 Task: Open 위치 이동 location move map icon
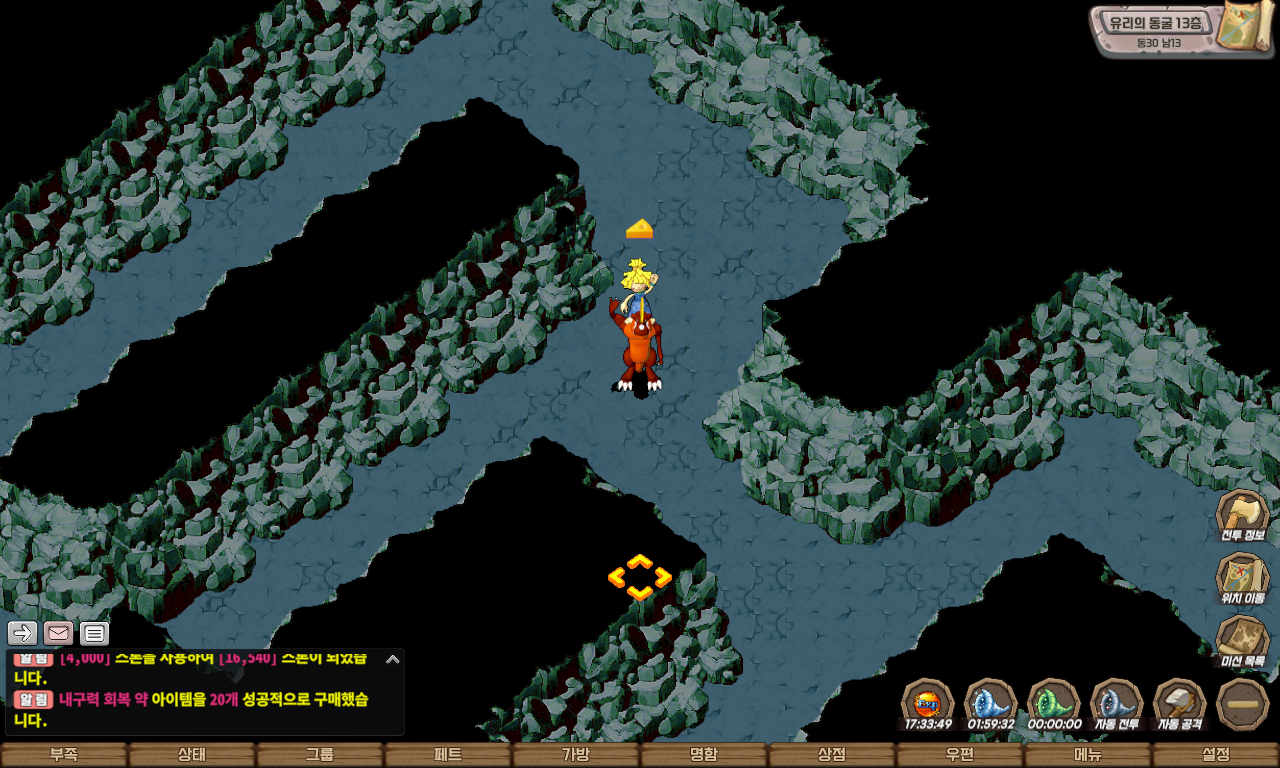(x=1242, y=578)
